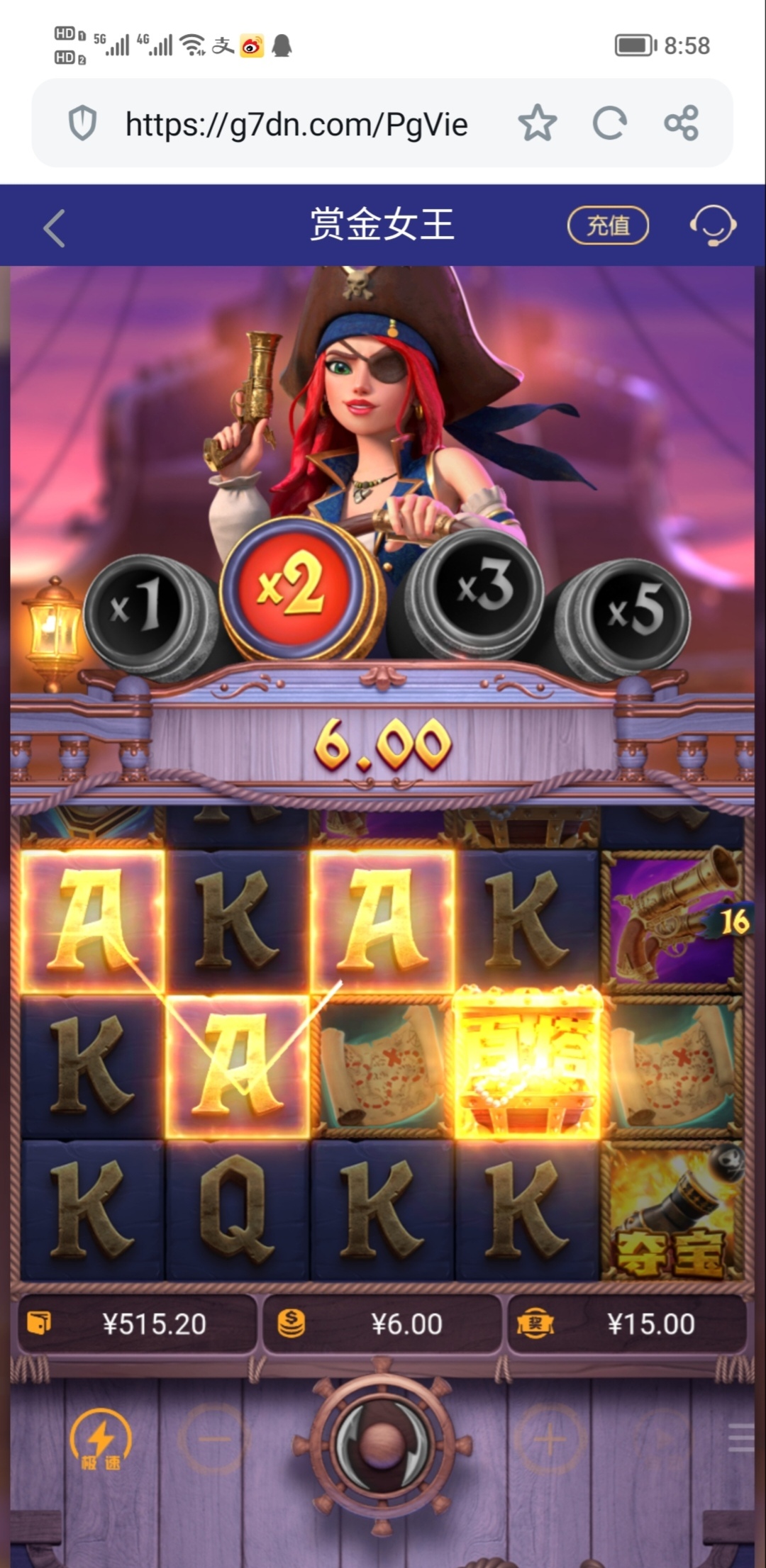Image resolution: width=766 pixels, height=1568 pixels.
Task: Increase the bet with the plus button
Action: pyautogui.click(x=550, y=1439)
